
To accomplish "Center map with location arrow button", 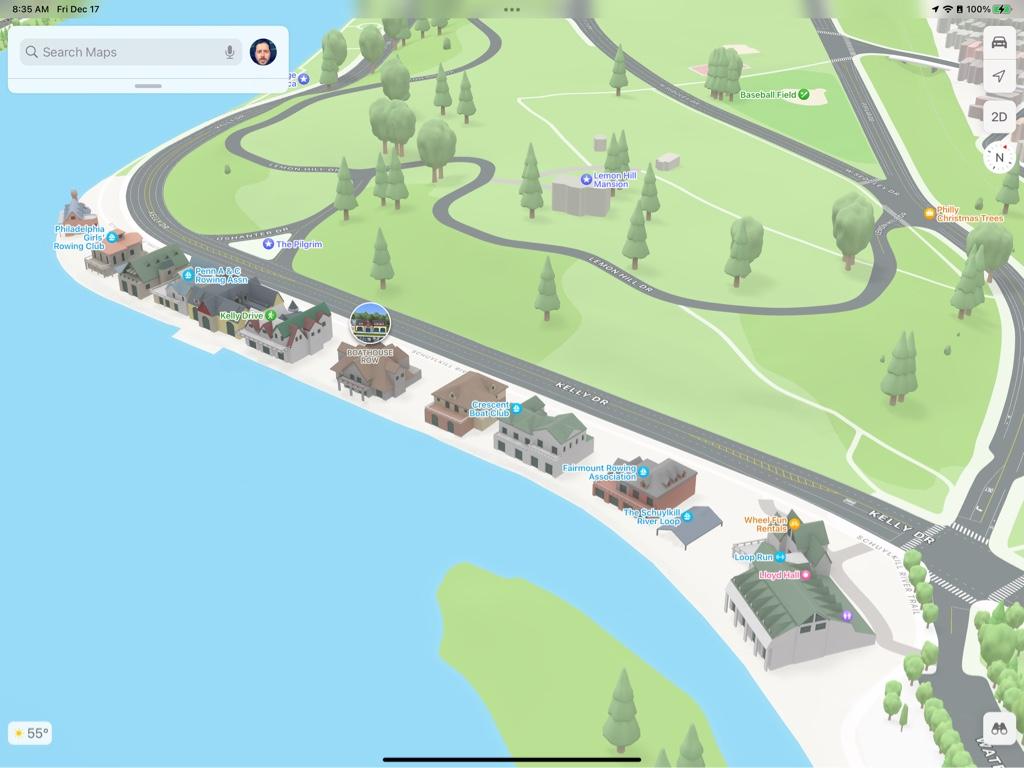I will point(999,77).
